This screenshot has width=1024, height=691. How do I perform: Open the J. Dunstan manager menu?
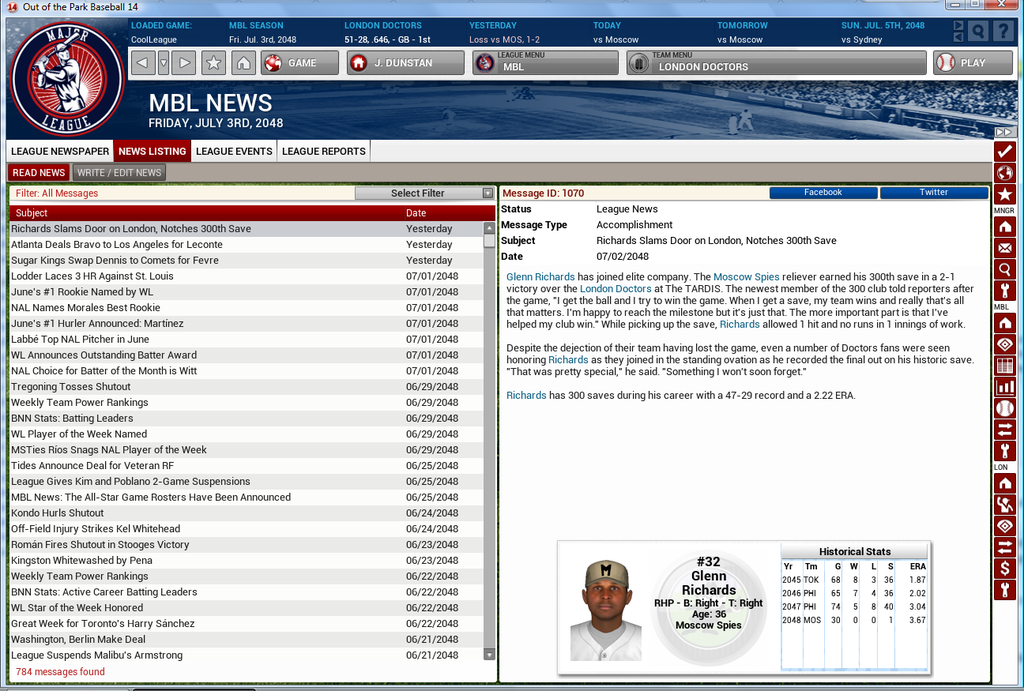pyautogui.click(x=405, y=63)
